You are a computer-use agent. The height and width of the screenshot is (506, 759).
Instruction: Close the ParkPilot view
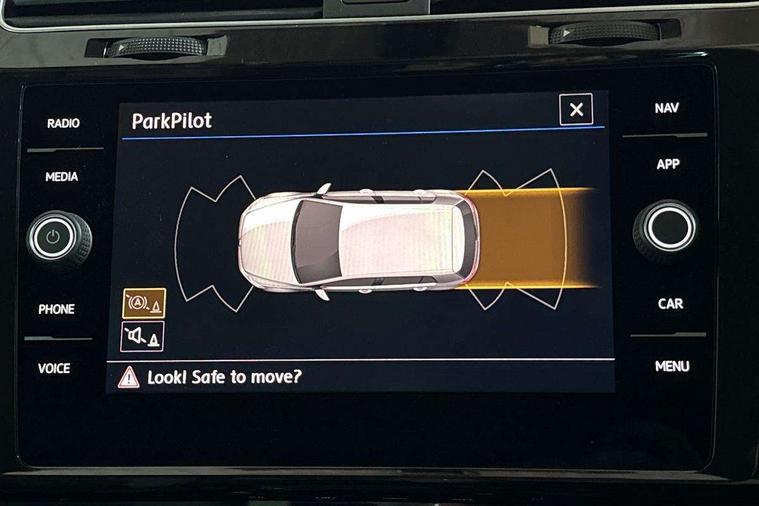(x=576, y=110)
